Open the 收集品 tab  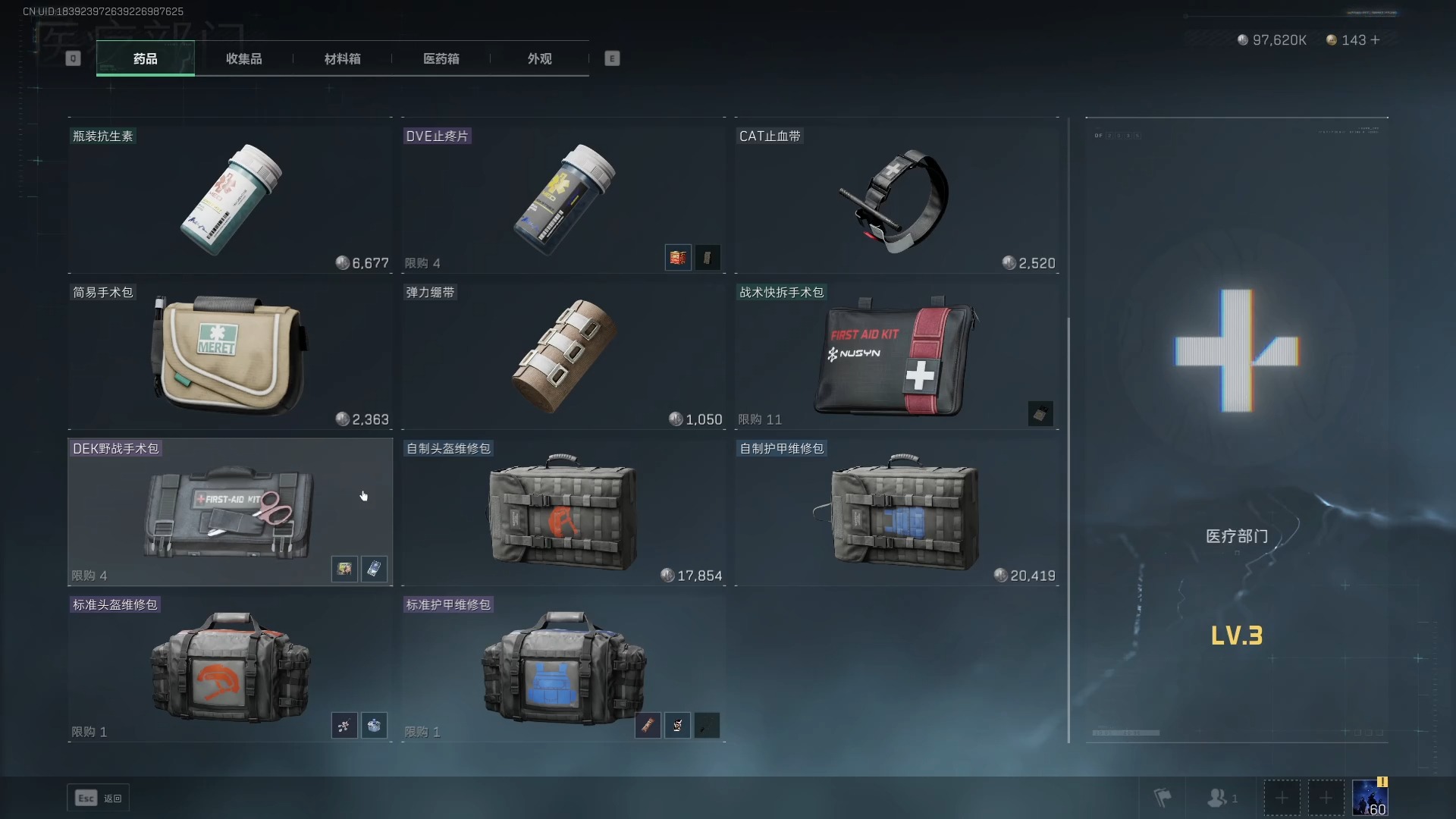[x=243, y=58]
